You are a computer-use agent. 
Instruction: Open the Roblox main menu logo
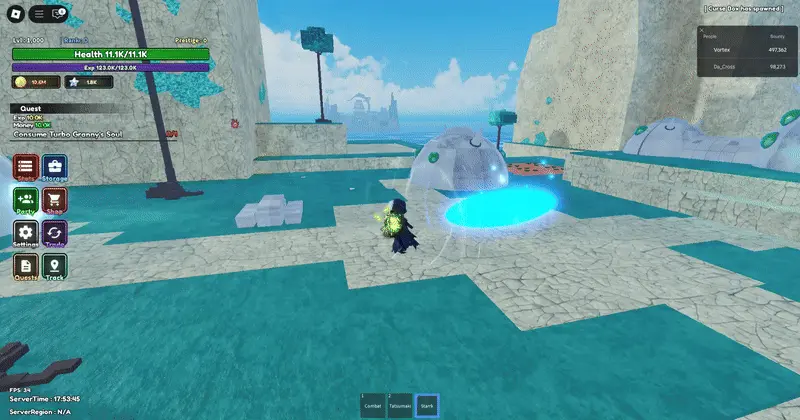(16, 14)
